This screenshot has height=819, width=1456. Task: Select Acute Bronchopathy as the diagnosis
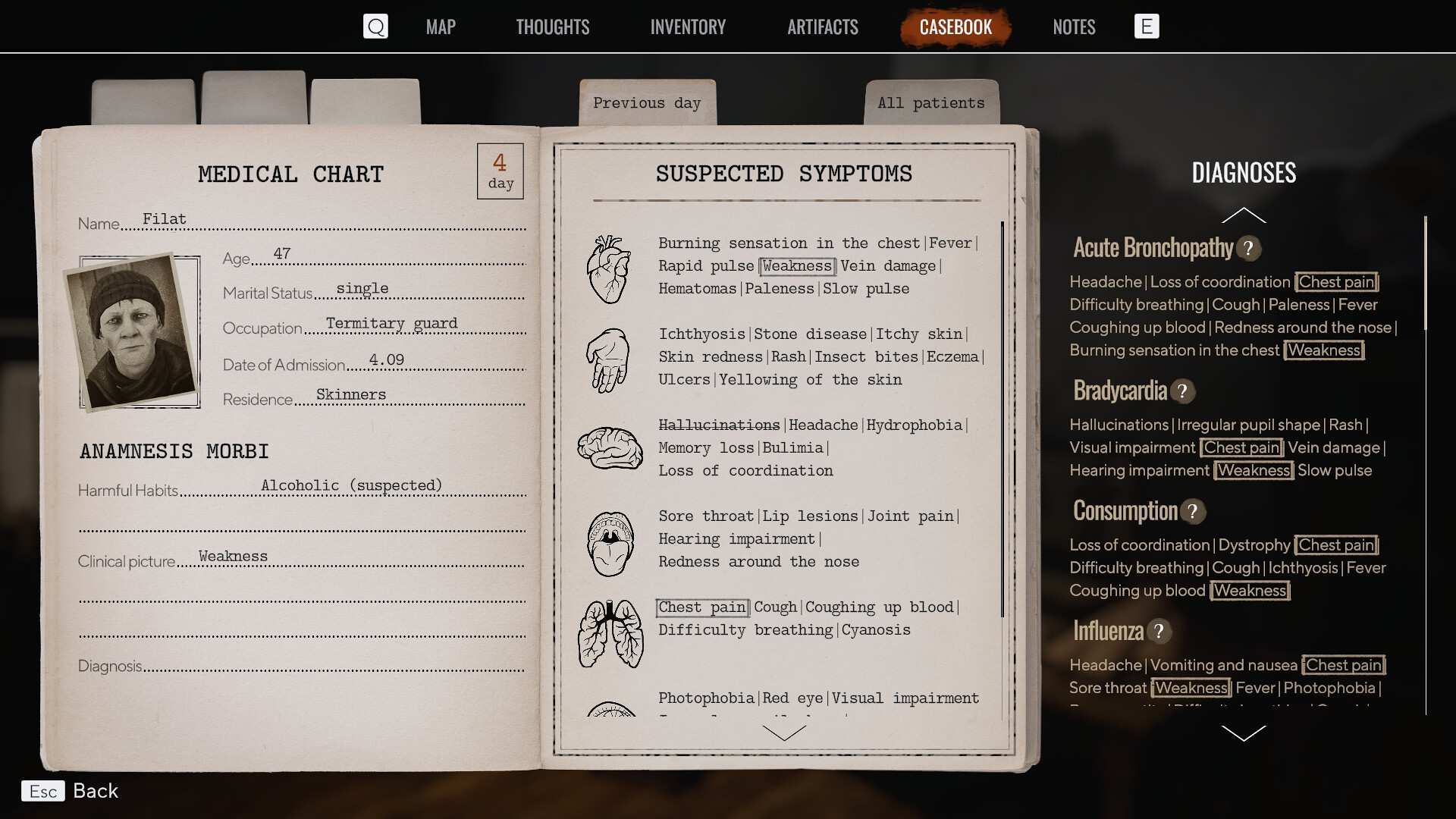pyautogui.click(x=1153, y=248)
